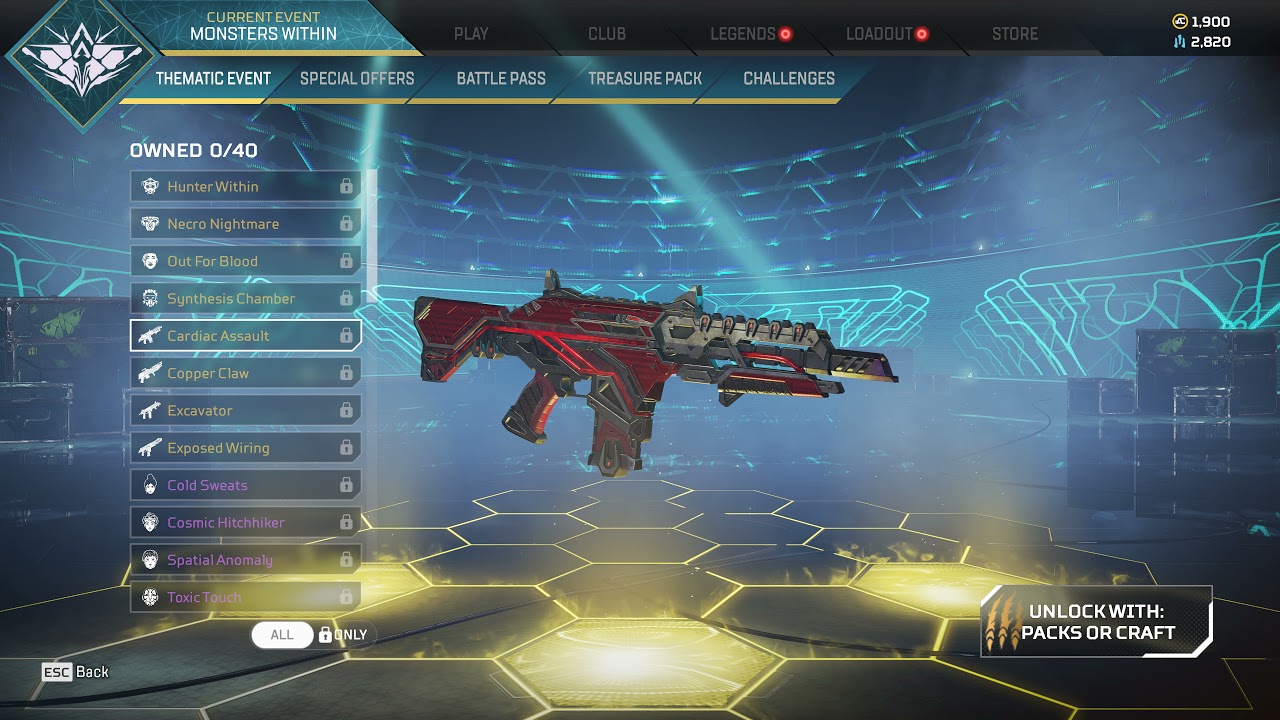Open the Battle Pass tab

(x=500, y=78)
